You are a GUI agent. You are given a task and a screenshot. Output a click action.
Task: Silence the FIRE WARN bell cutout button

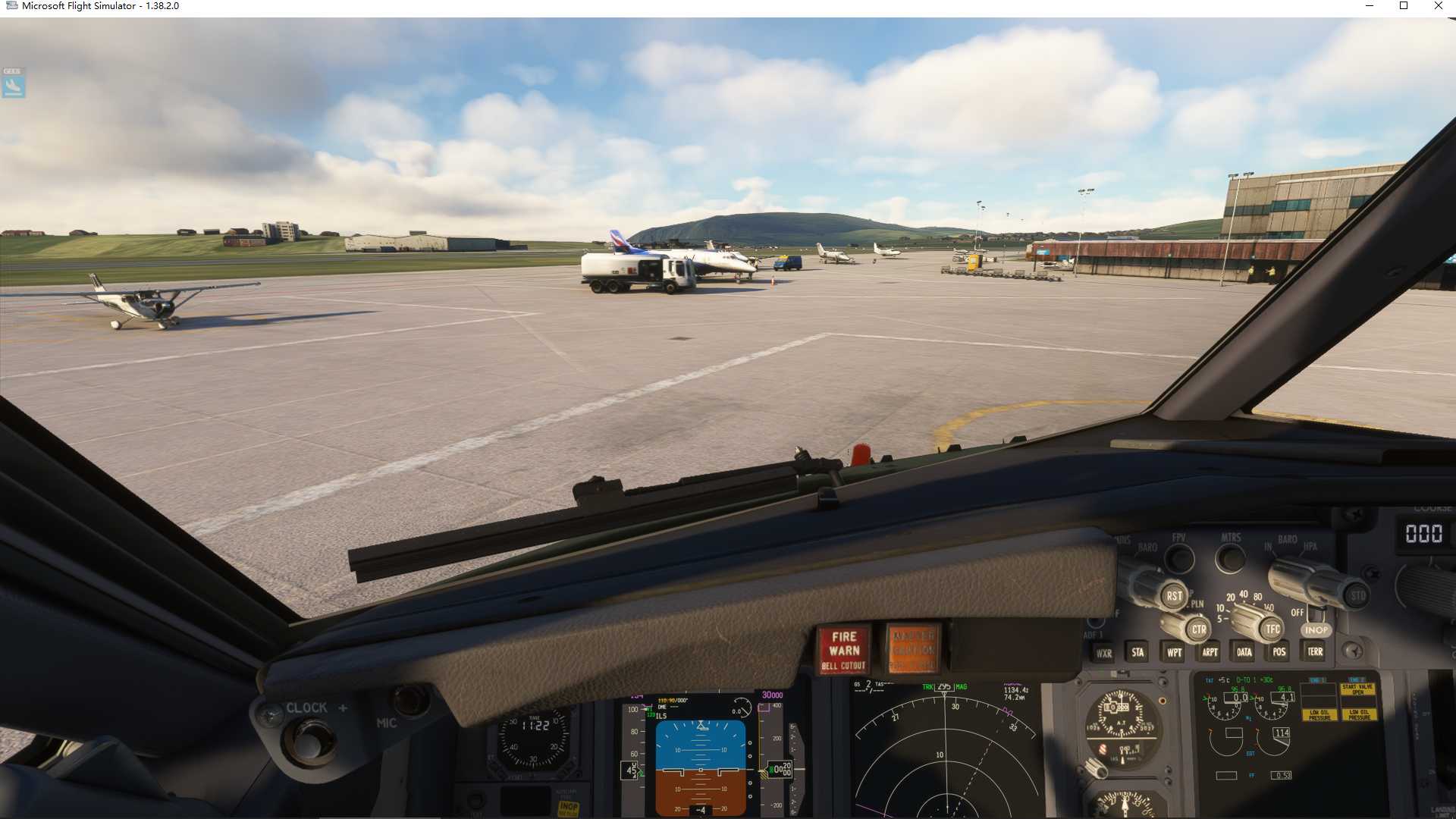844,650
